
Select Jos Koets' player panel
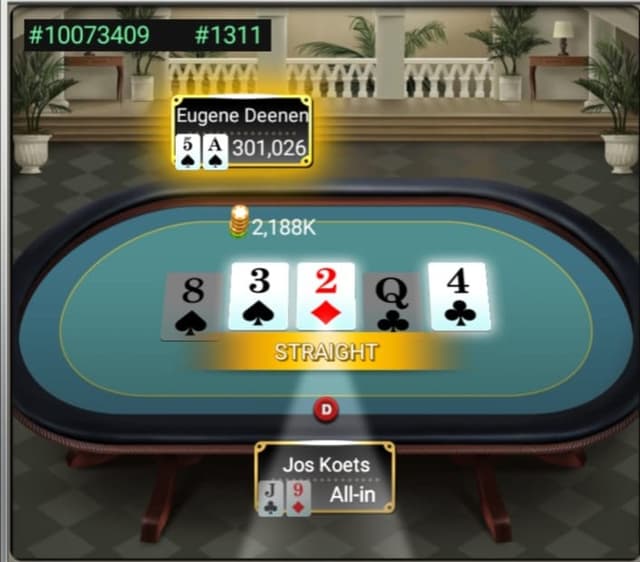[324, 478]
